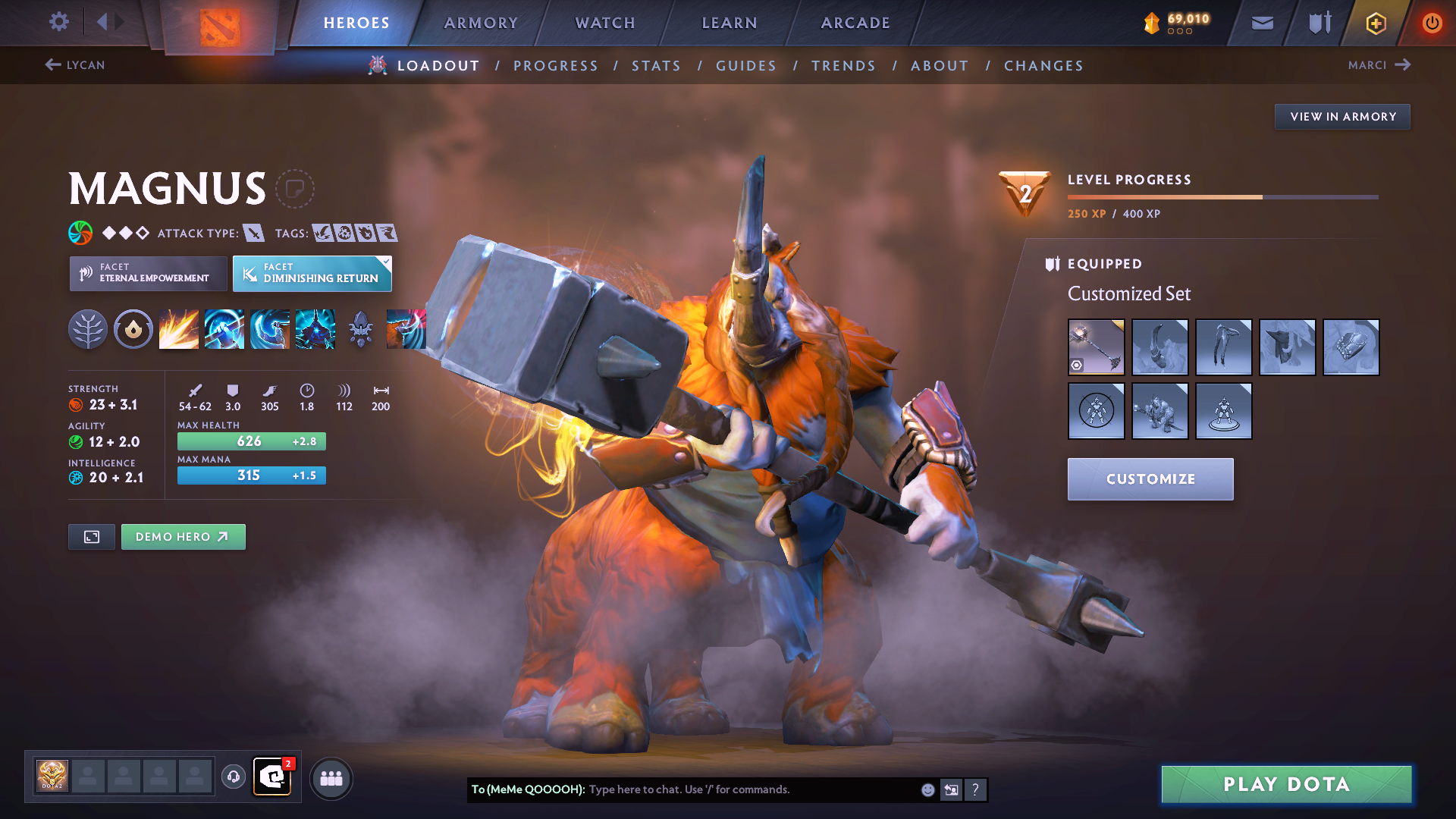
Task: Click the Empower ability icon
Action: (224, 328)
